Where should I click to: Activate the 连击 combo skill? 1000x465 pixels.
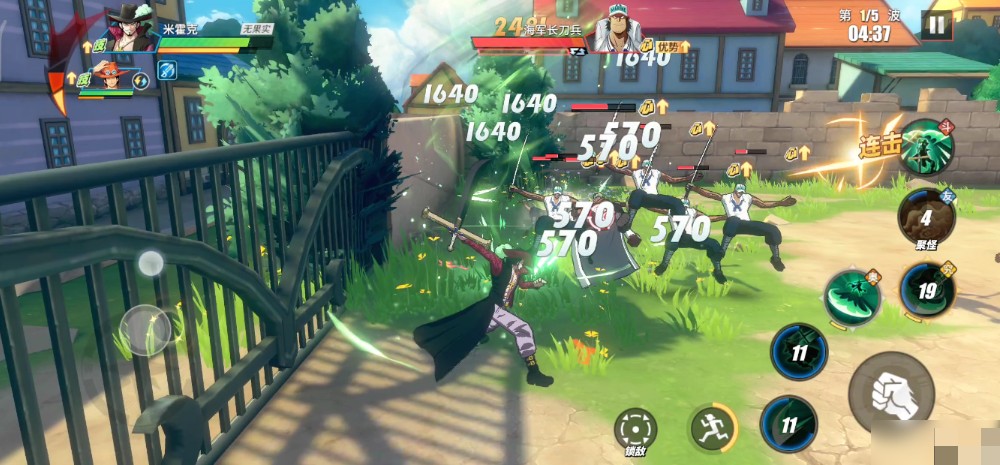click(x=925, y=146)
